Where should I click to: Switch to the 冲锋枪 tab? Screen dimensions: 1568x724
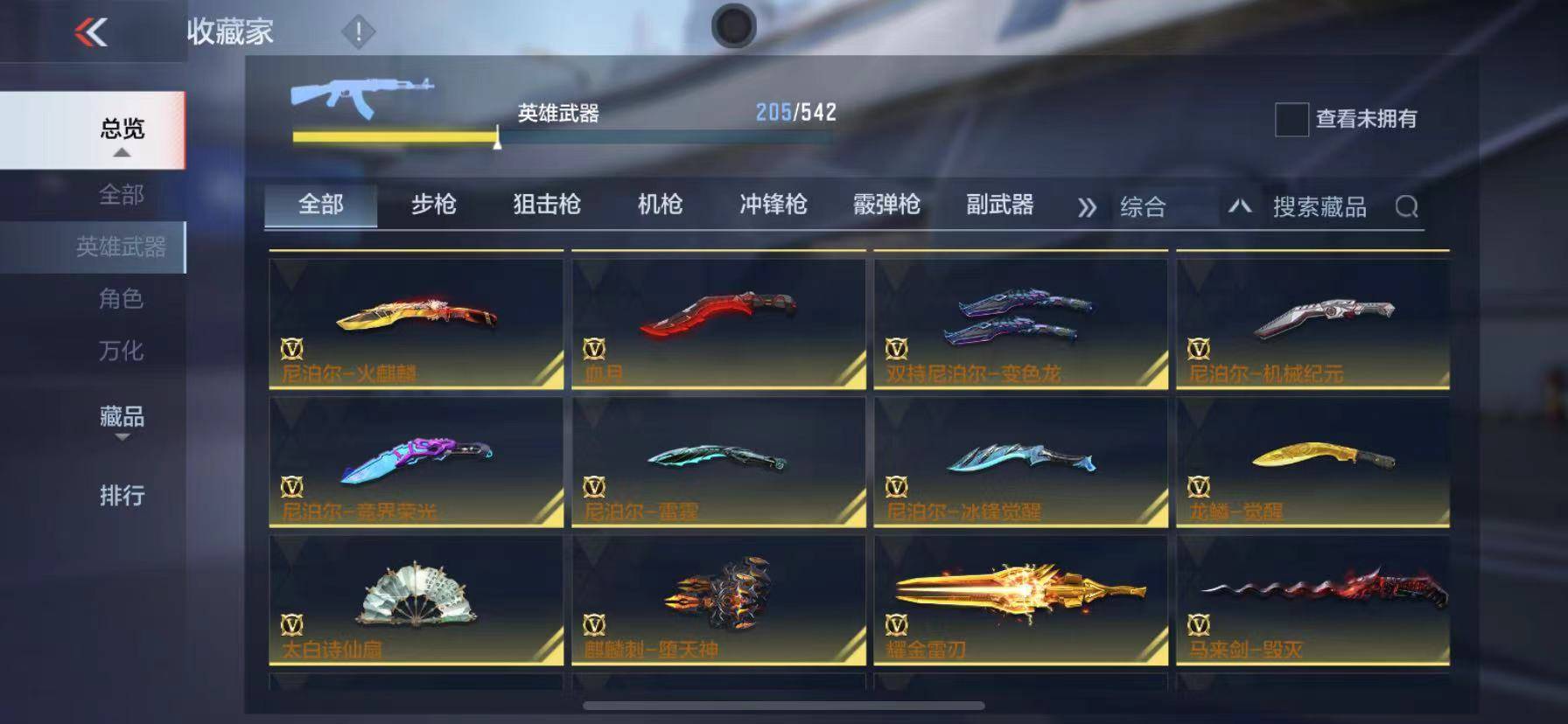point(773,205)
